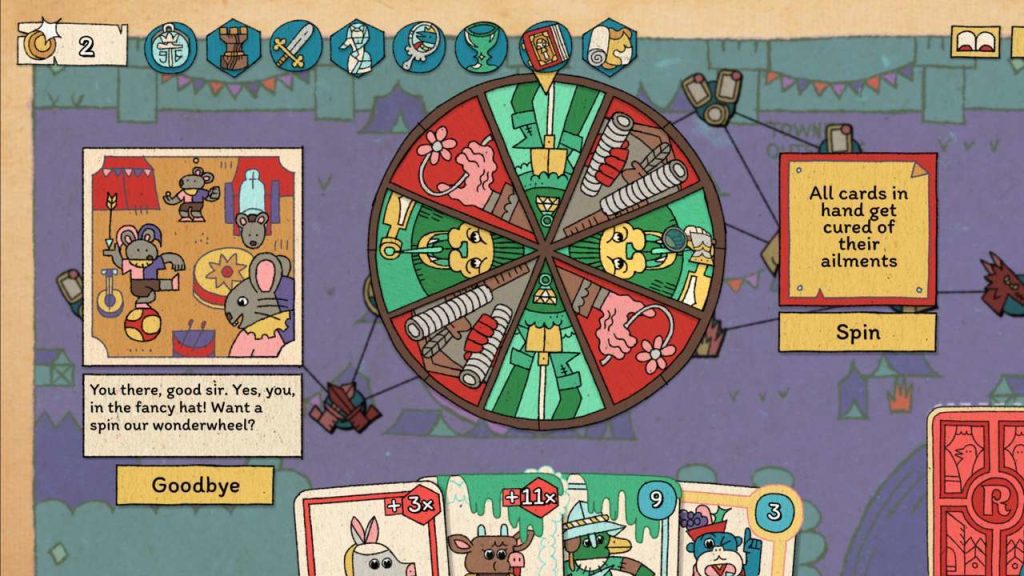
Task: Spin the wonderwheel
Action: point(857,332)
